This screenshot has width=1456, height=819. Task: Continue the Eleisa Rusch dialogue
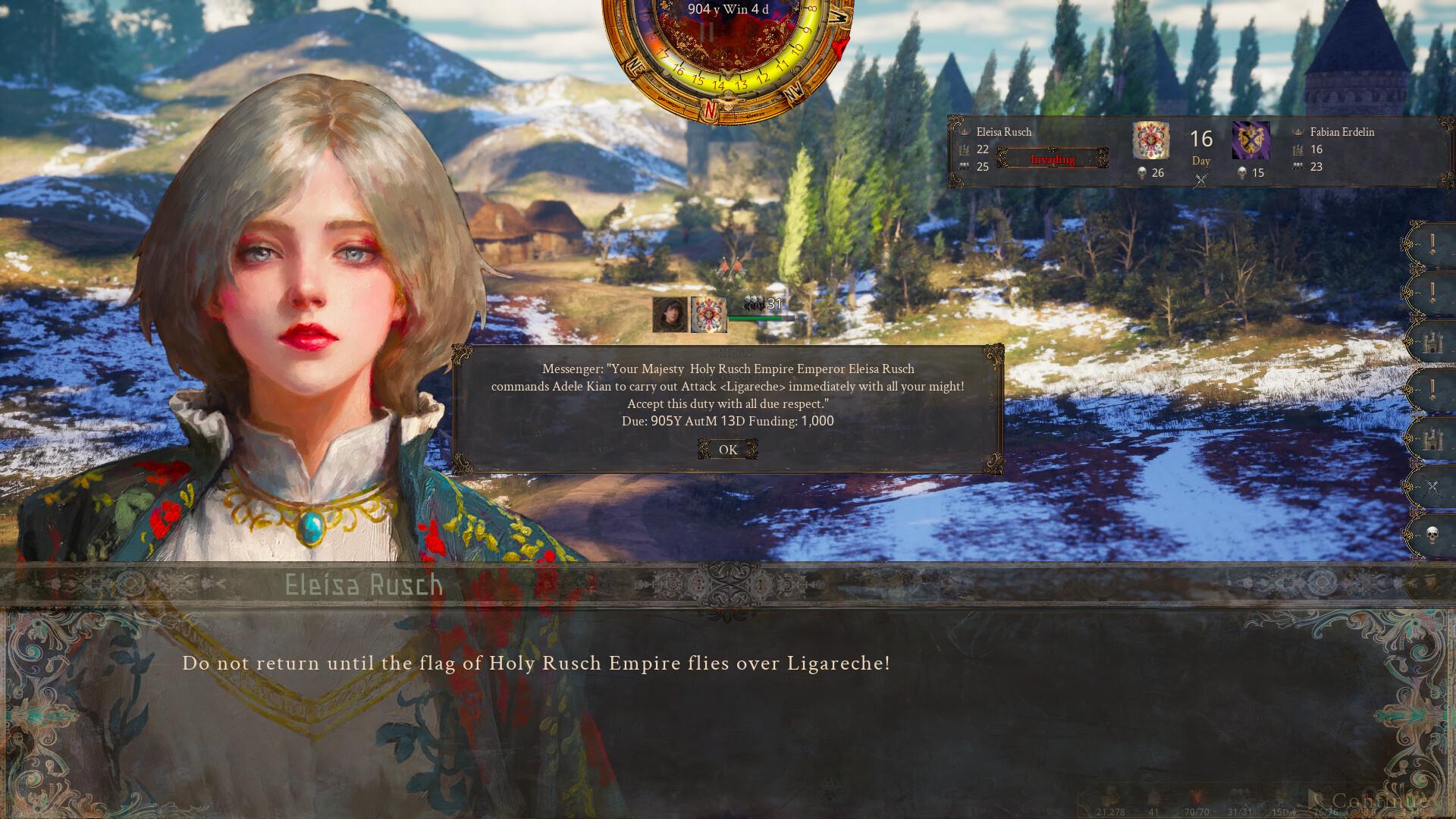(1379, 801)
